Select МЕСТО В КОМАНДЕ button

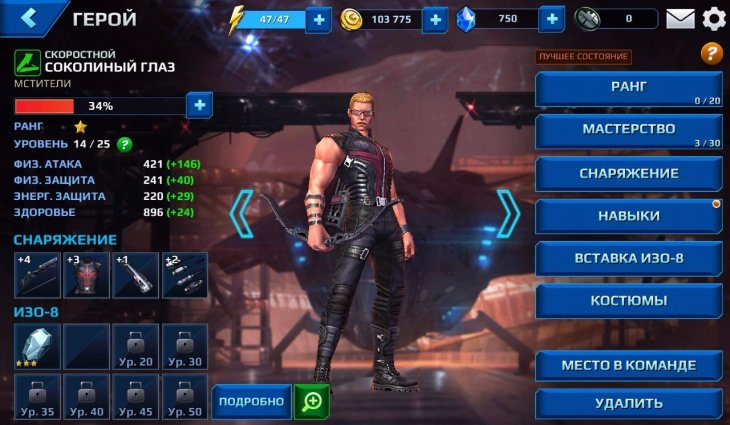coord(628,365)
